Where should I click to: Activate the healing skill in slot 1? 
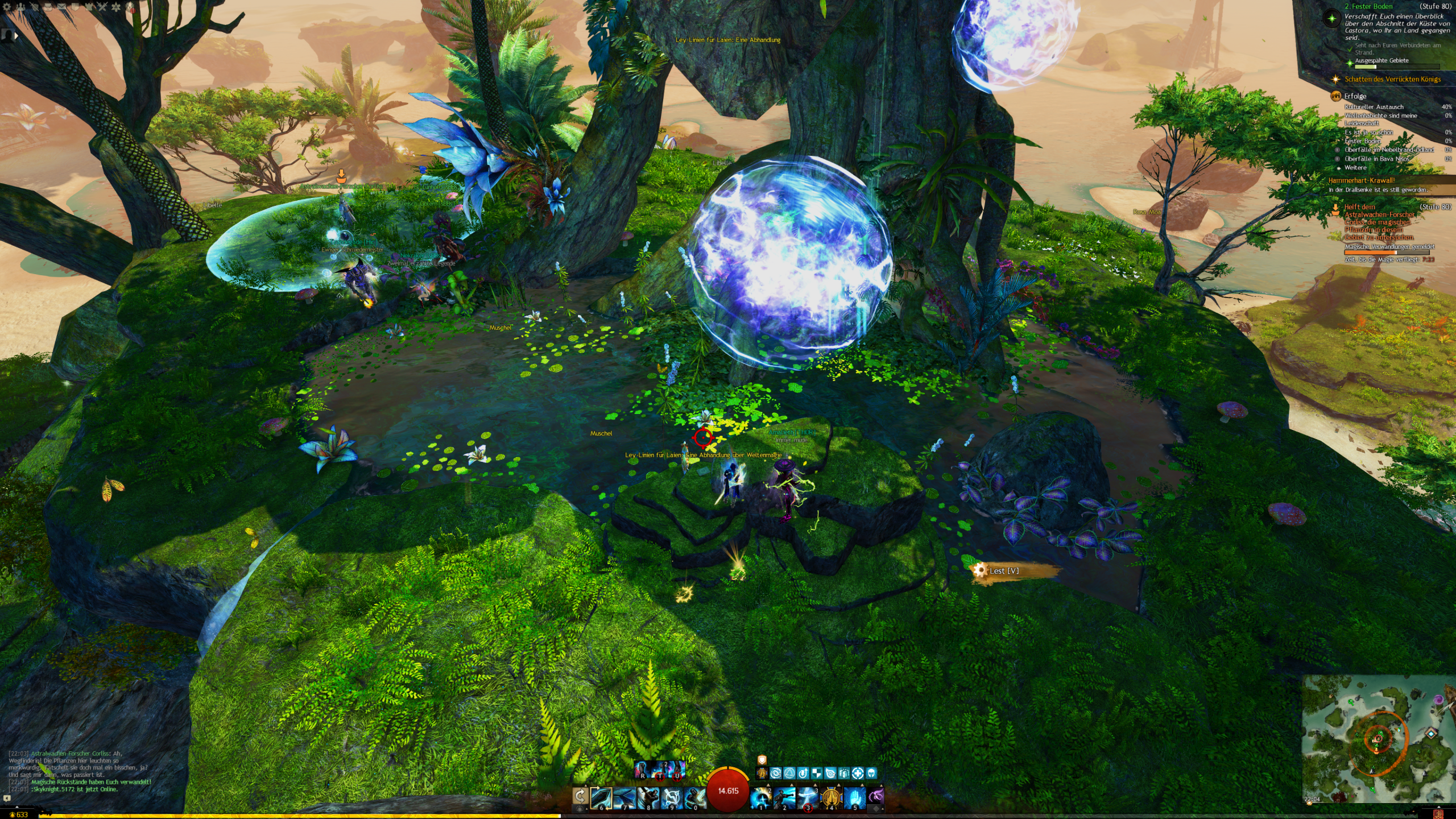click(x=760, y=797)
